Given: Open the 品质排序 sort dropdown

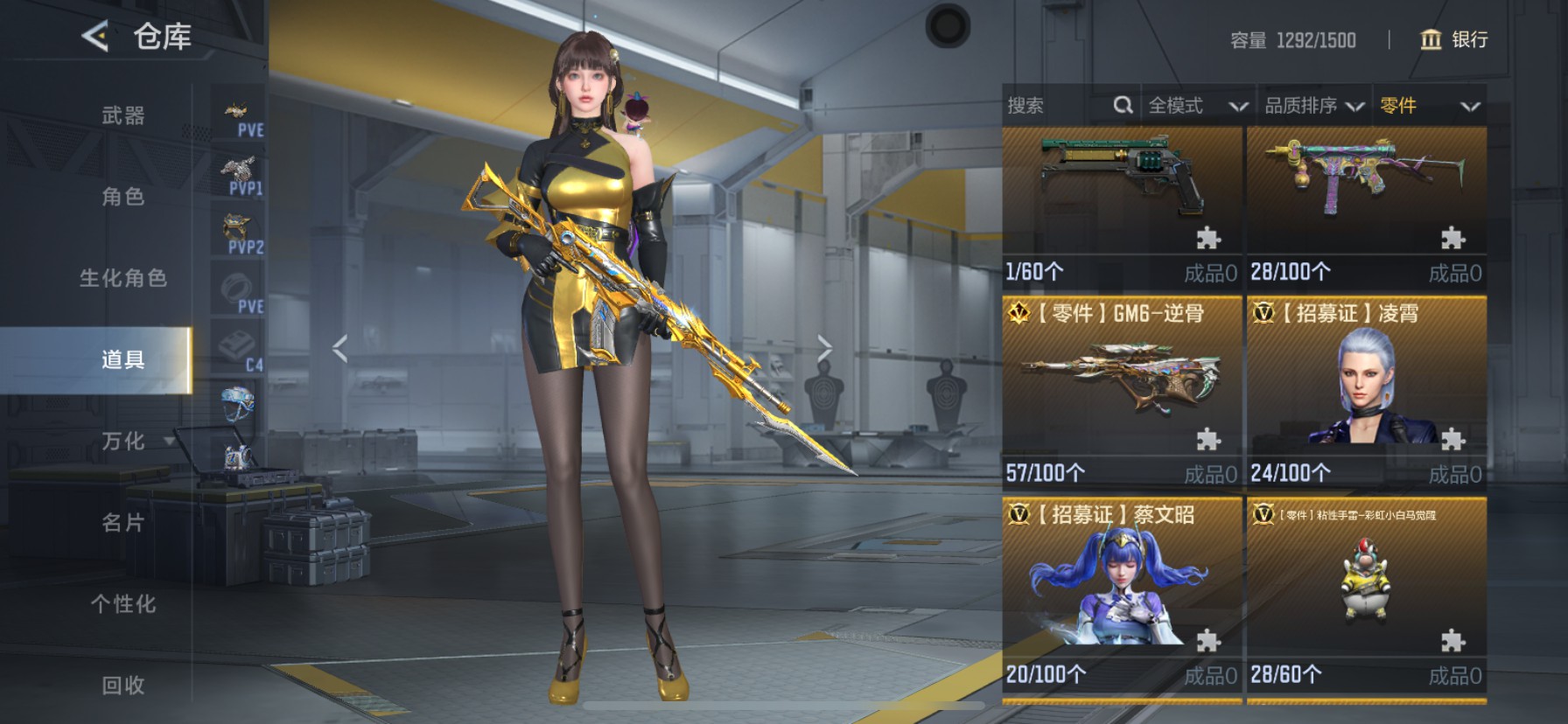Looking at the screenshot, I should tap(1314, 106).
